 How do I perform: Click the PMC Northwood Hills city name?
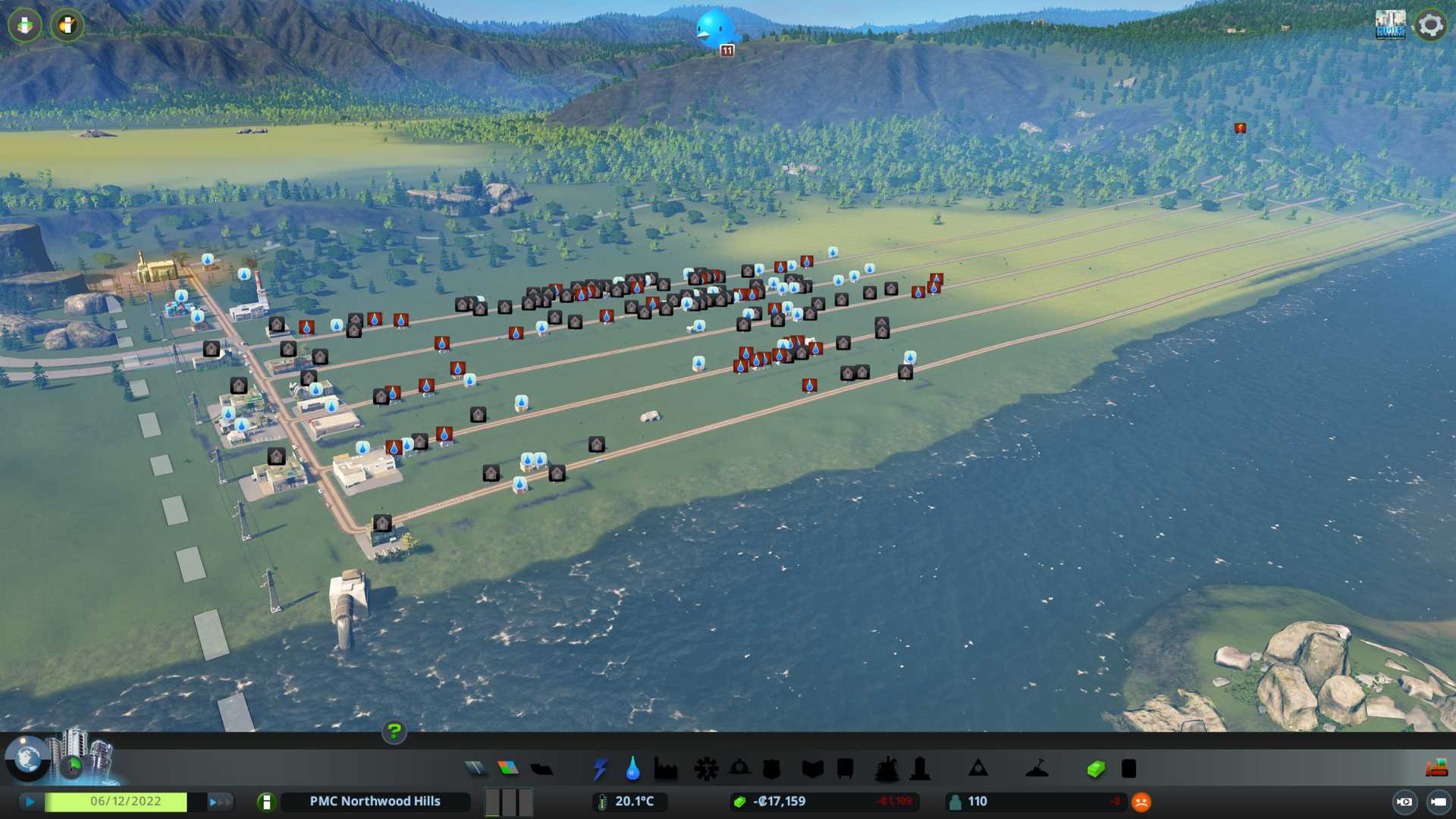(x=375, y=802)
